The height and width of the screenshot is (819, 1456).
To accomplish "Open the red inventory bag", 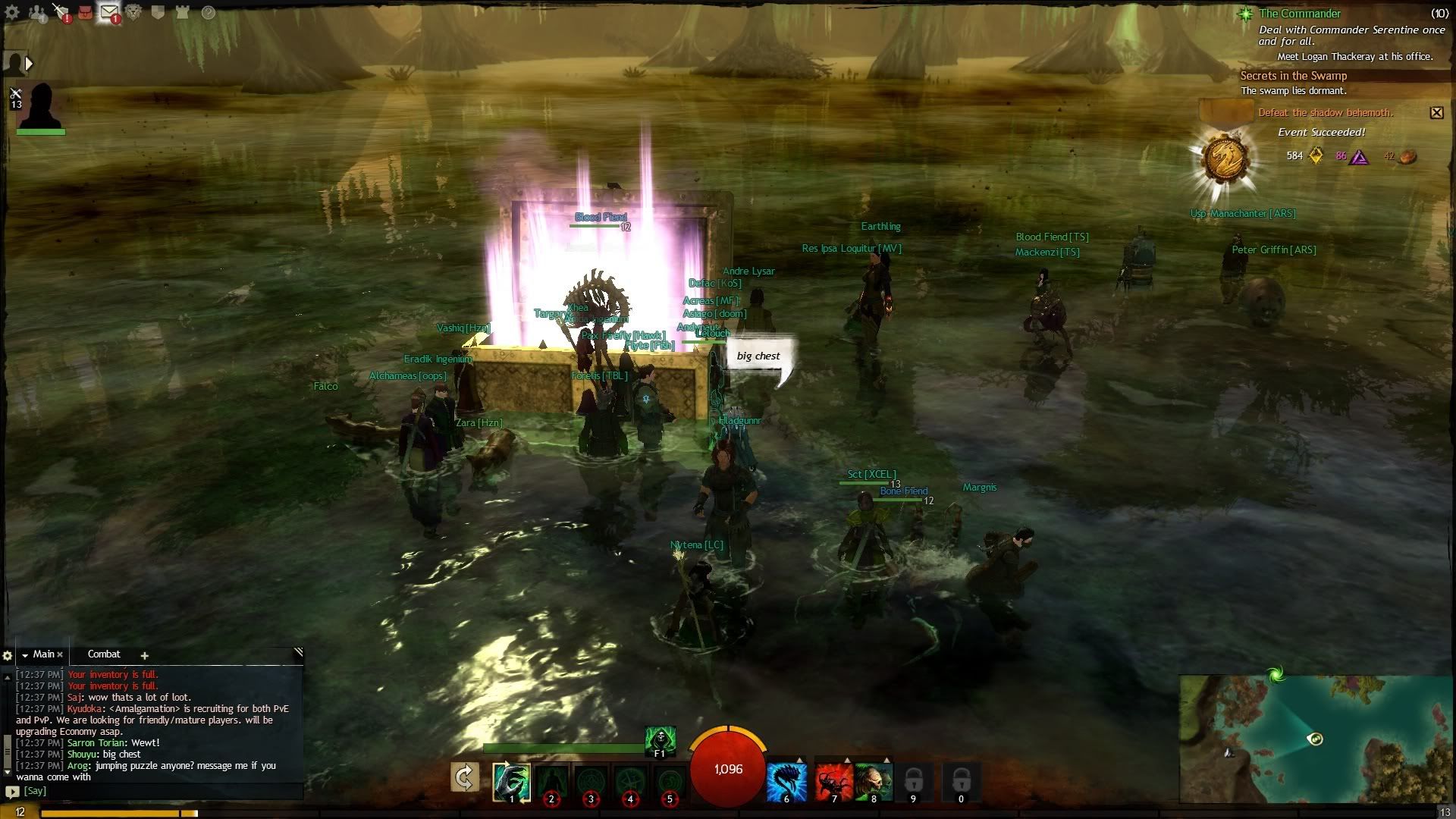I will coord(85,12).
